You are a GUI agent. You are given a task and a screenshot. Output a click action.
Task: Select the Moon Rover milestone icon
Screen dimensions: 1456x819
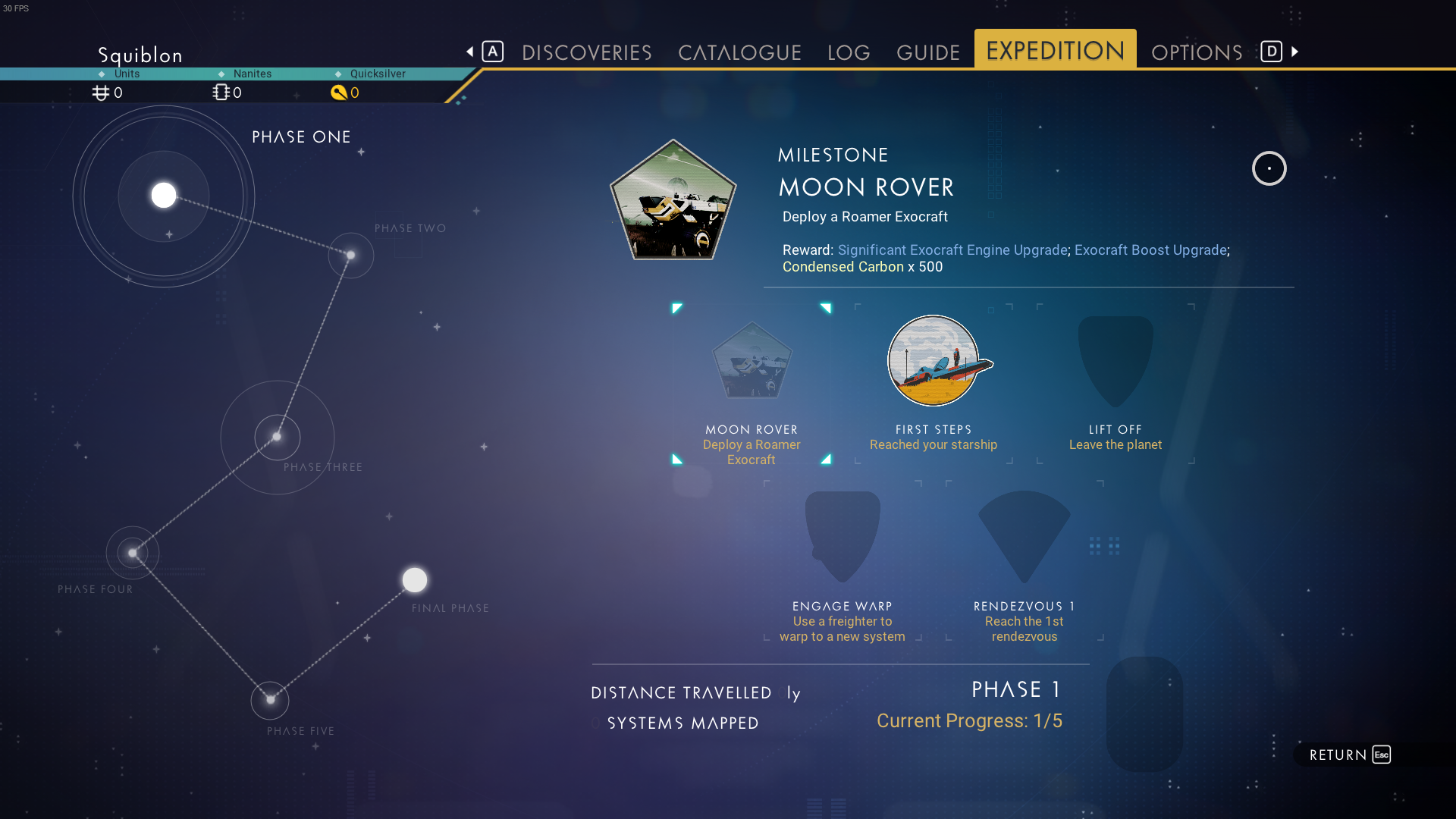[x=752, y=361]
